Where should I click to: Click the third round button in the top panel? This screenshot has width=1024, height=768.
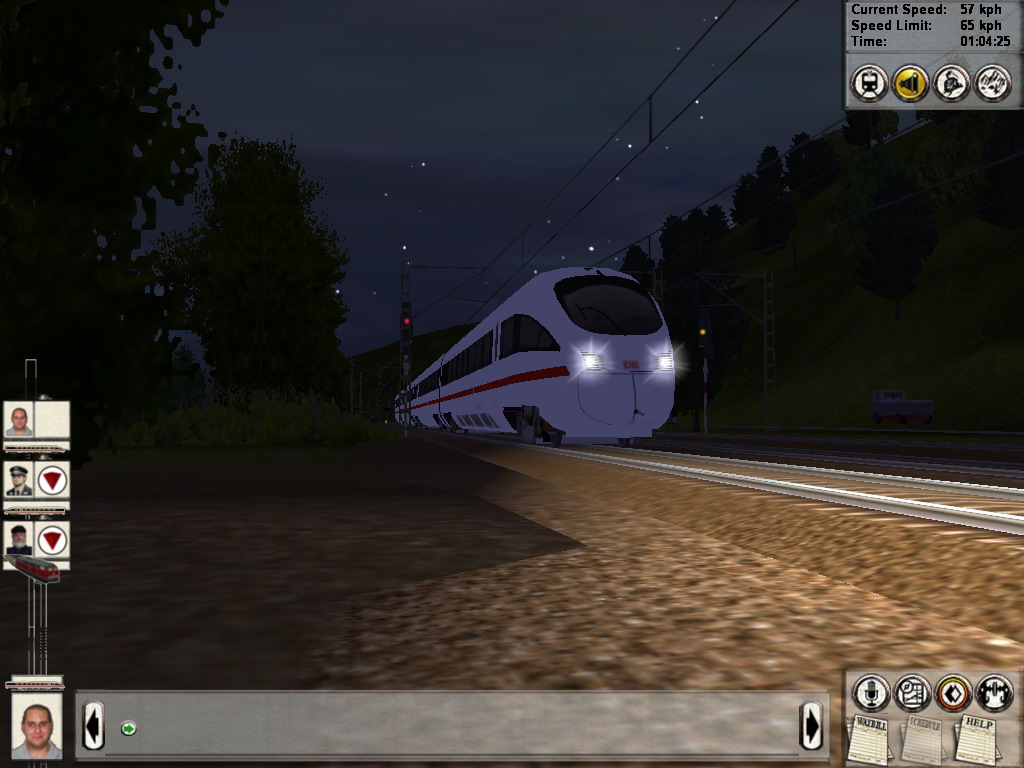tap(951, 83)
